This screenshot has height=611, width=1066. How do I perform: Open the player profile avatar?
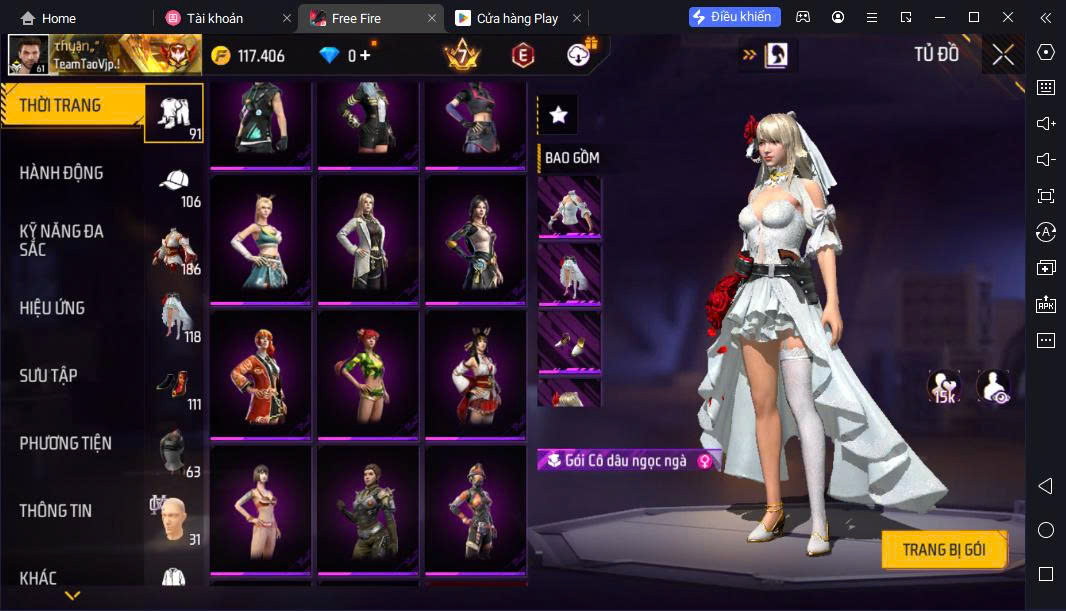(28, 55)
